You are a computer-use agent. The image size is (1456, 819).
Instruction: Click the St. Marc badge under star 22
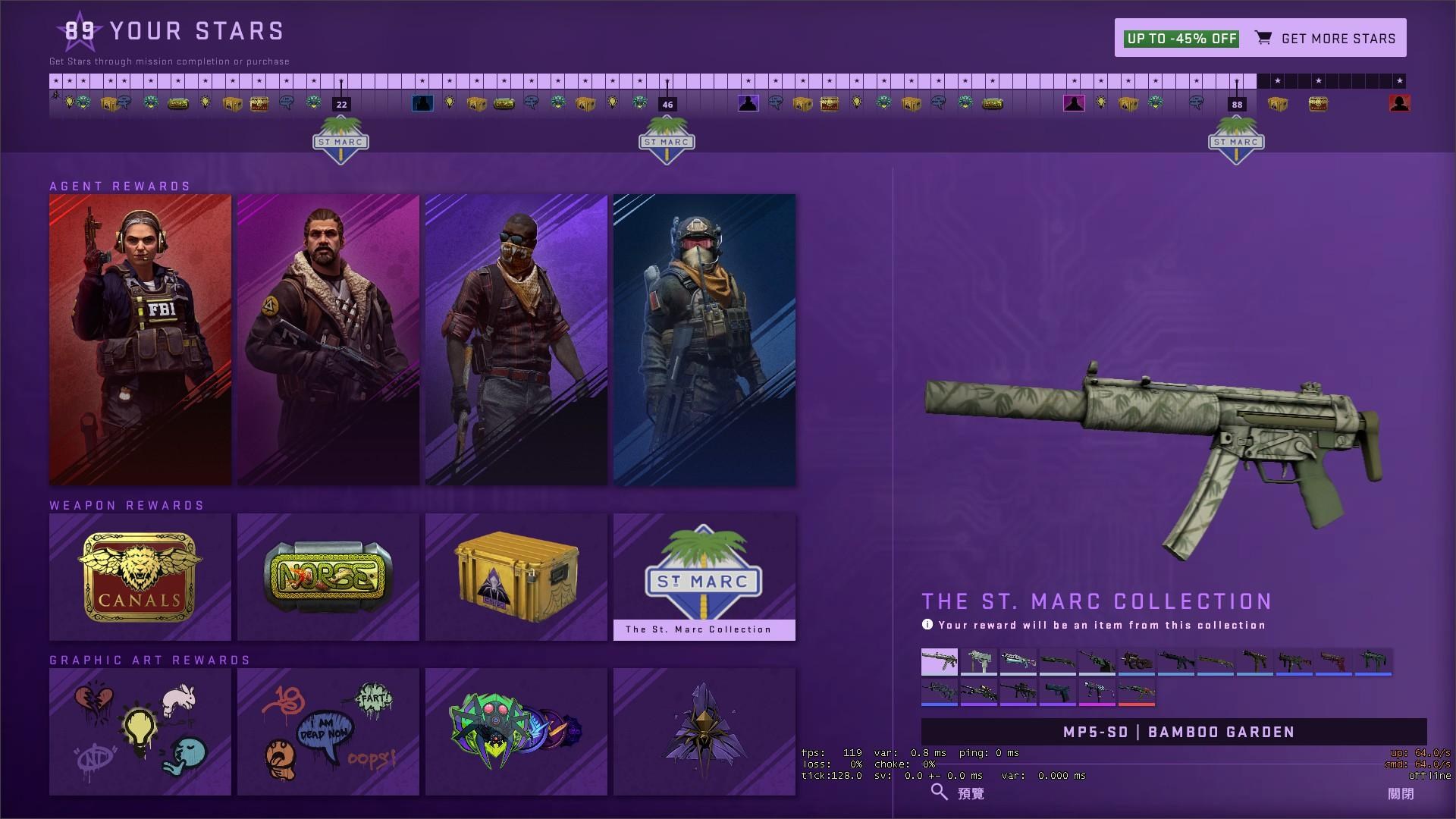pyautogui.click(x=341, y=141)
